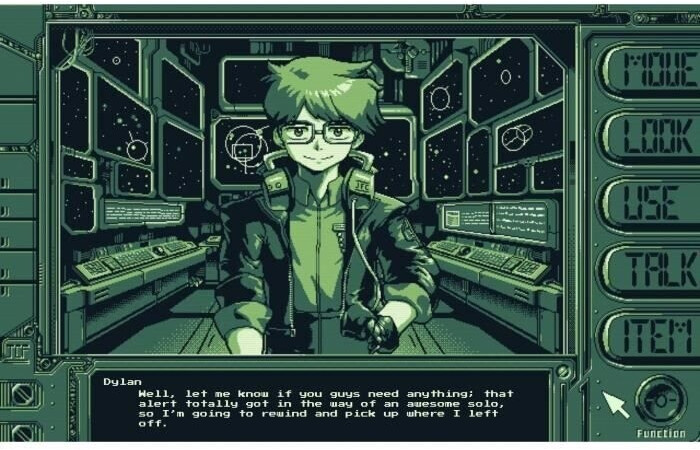Screen dimensions: 700x450
Task: Activate the USE command
Action: (644, 201)
